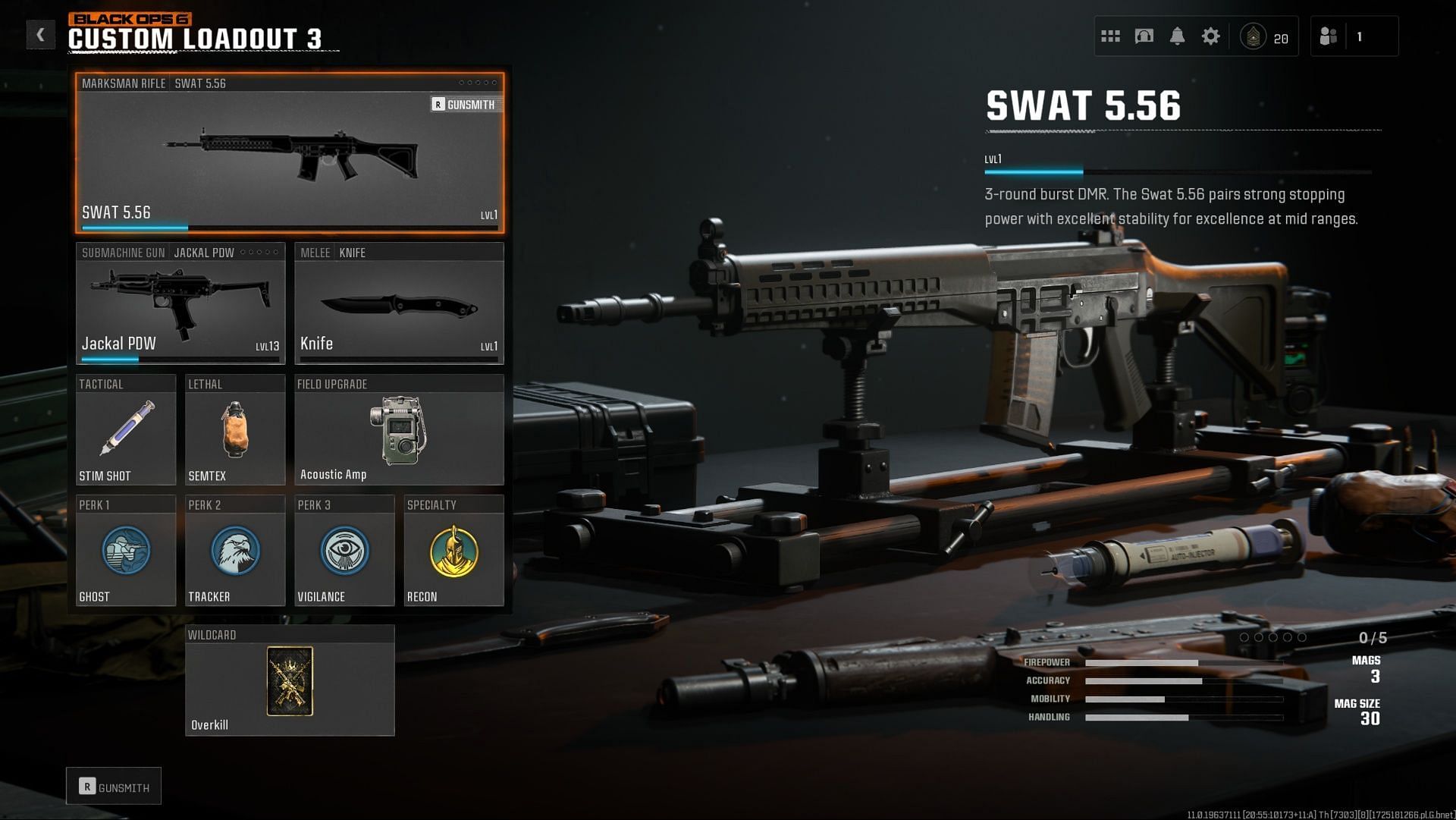Screen dimensions: 1456x820
Task: Select the Tracker perk in Perk 2
Action: (x=235, y=551)
